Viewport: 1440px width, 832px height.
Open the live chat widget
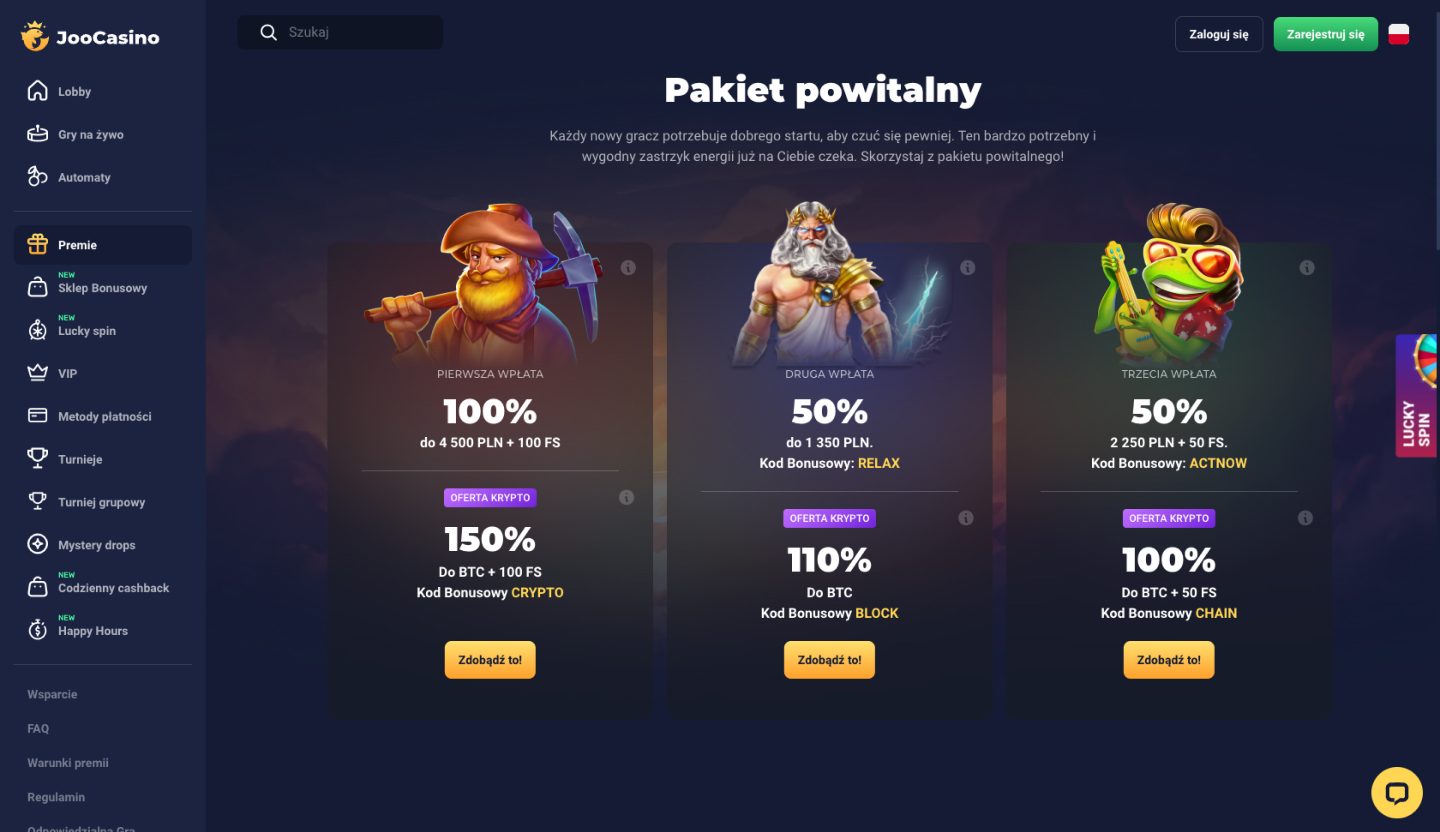(x=1397, y=792)
